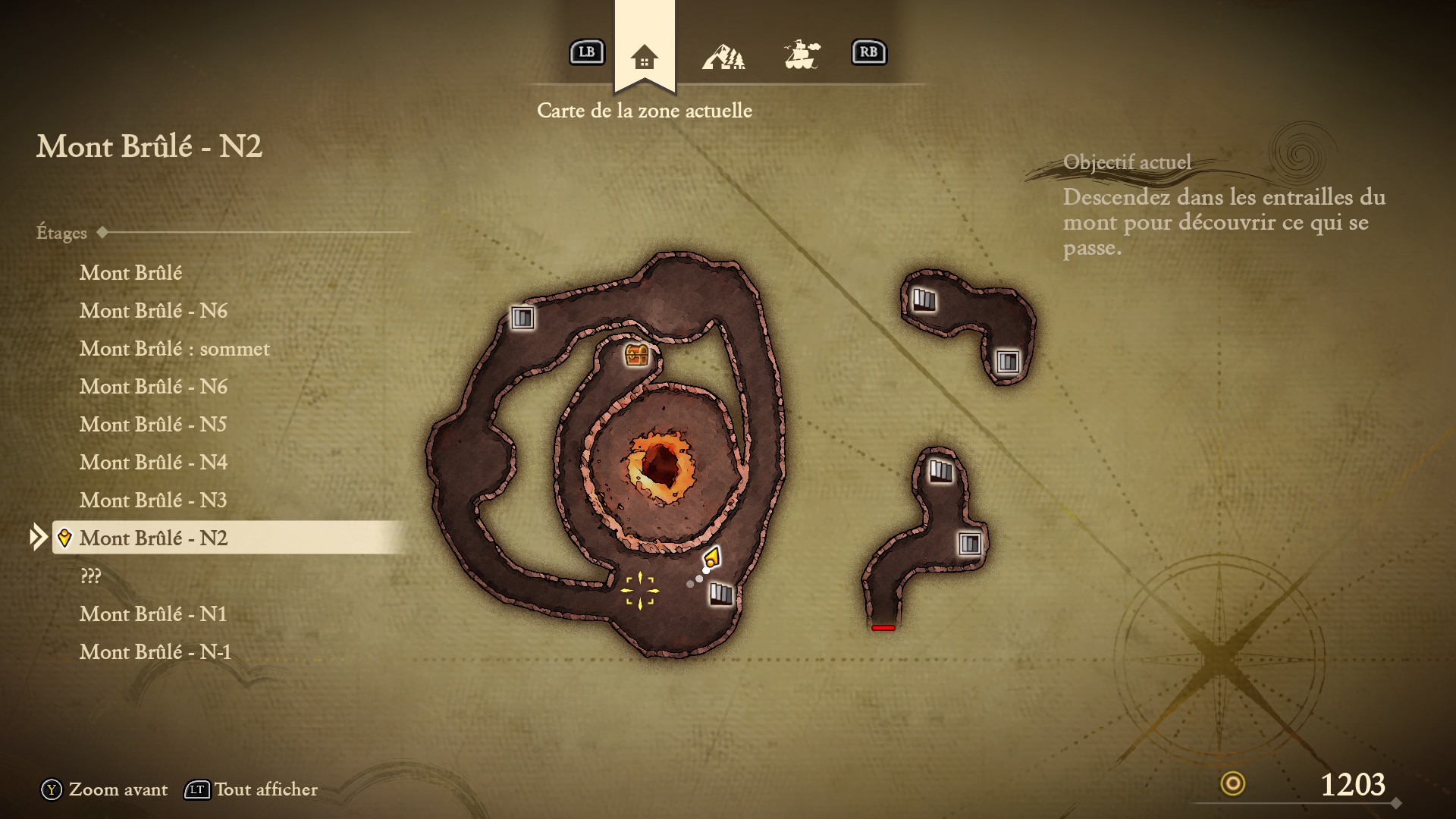Viewport: 1456px width, 819px height.
Task: Show the Mont Brûlé - N5 floor
Action: tap(153, 425)
